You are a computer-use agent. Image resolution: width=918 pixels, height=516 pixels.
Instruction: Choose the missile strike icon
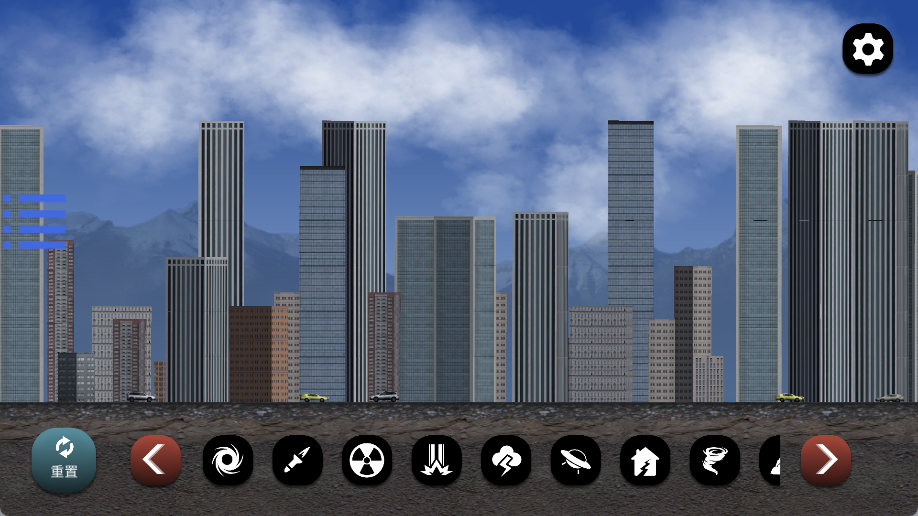tap(297, 460)
